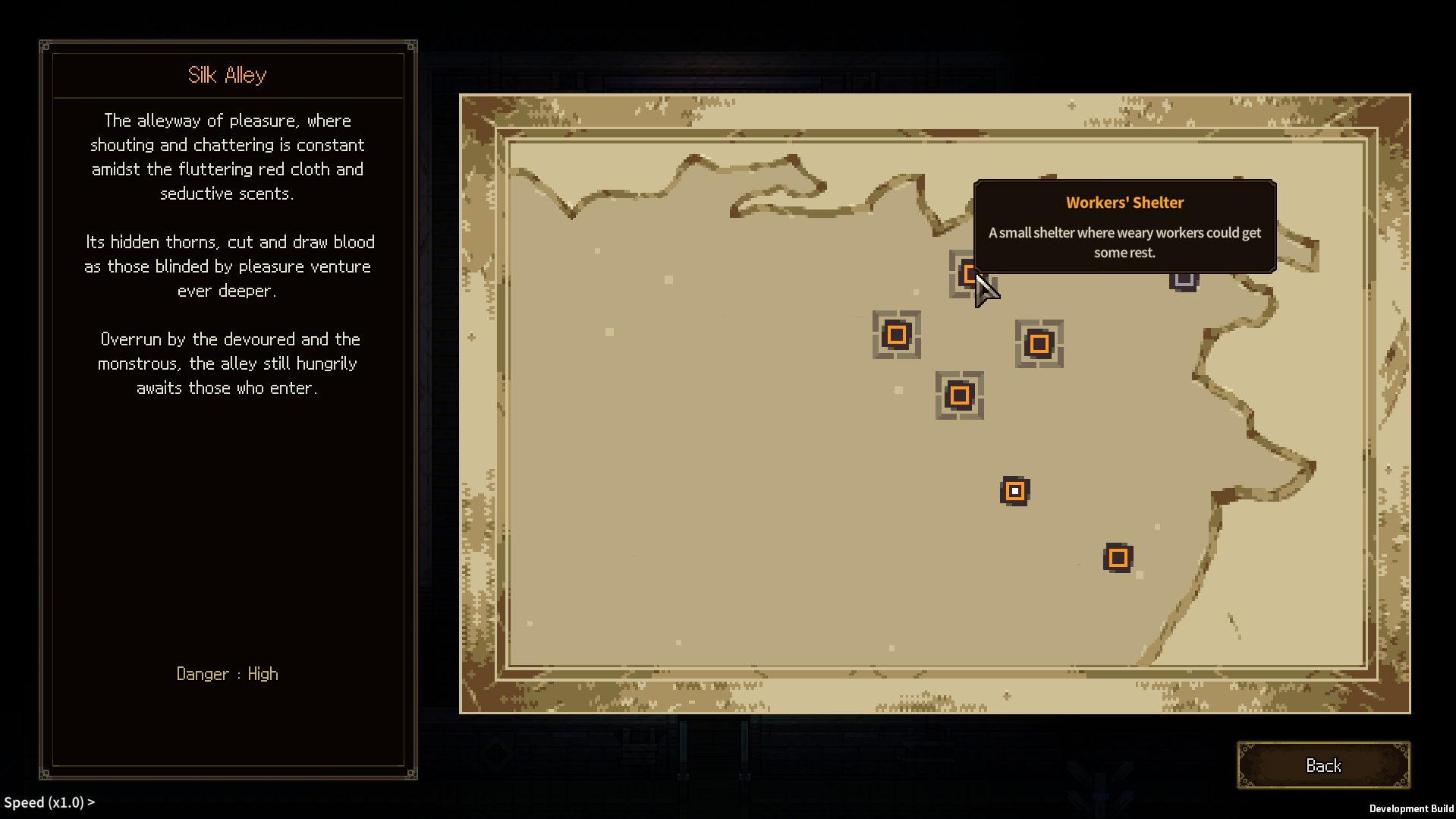The width and height of the screenshot is (1456, 819).
Task: Select the Silk Alley title header
Action: [x=227, y=74]
